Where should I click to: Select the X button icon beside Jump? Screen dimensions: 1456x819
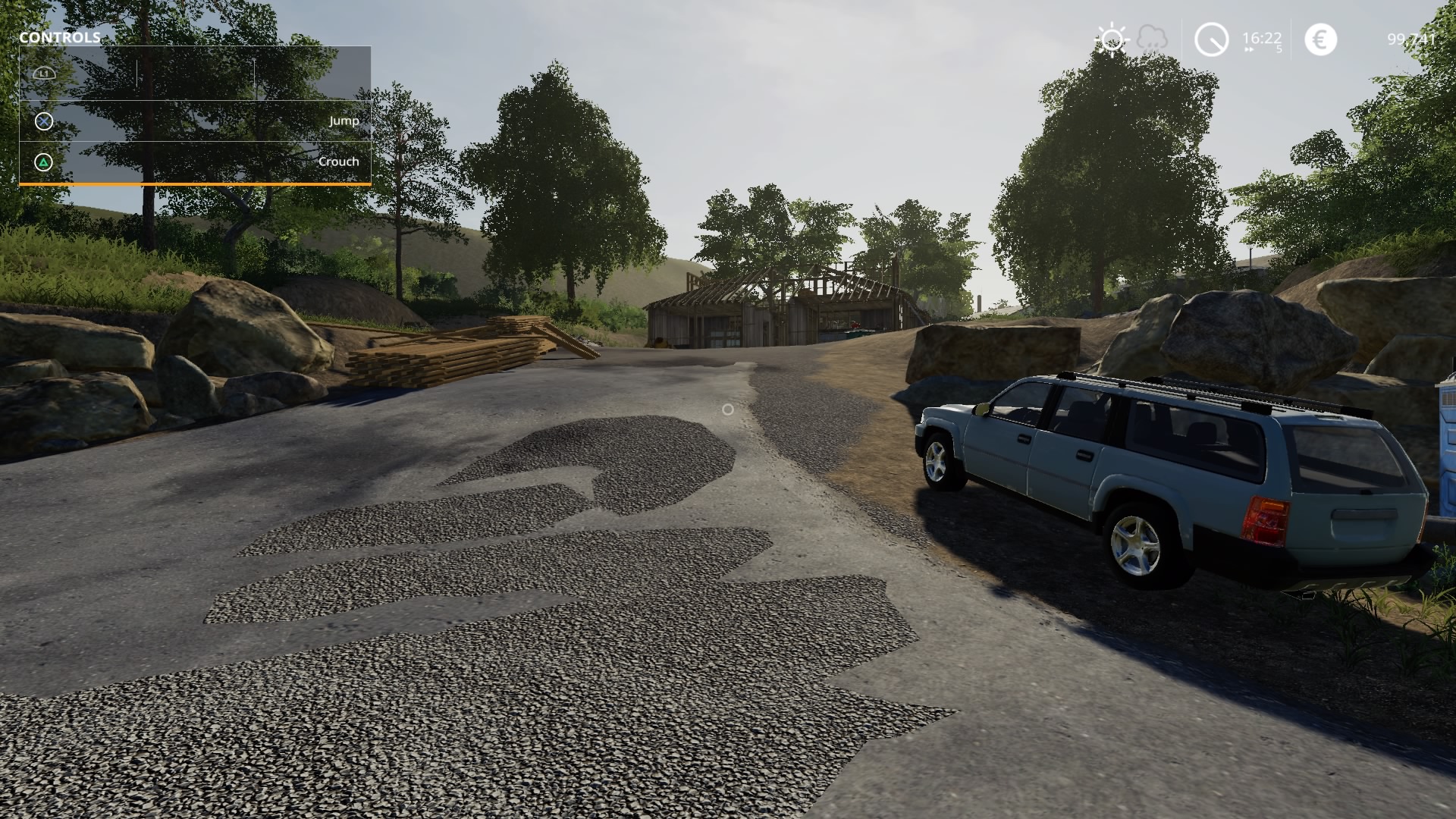pyautogui.click(x=43, y=120)
